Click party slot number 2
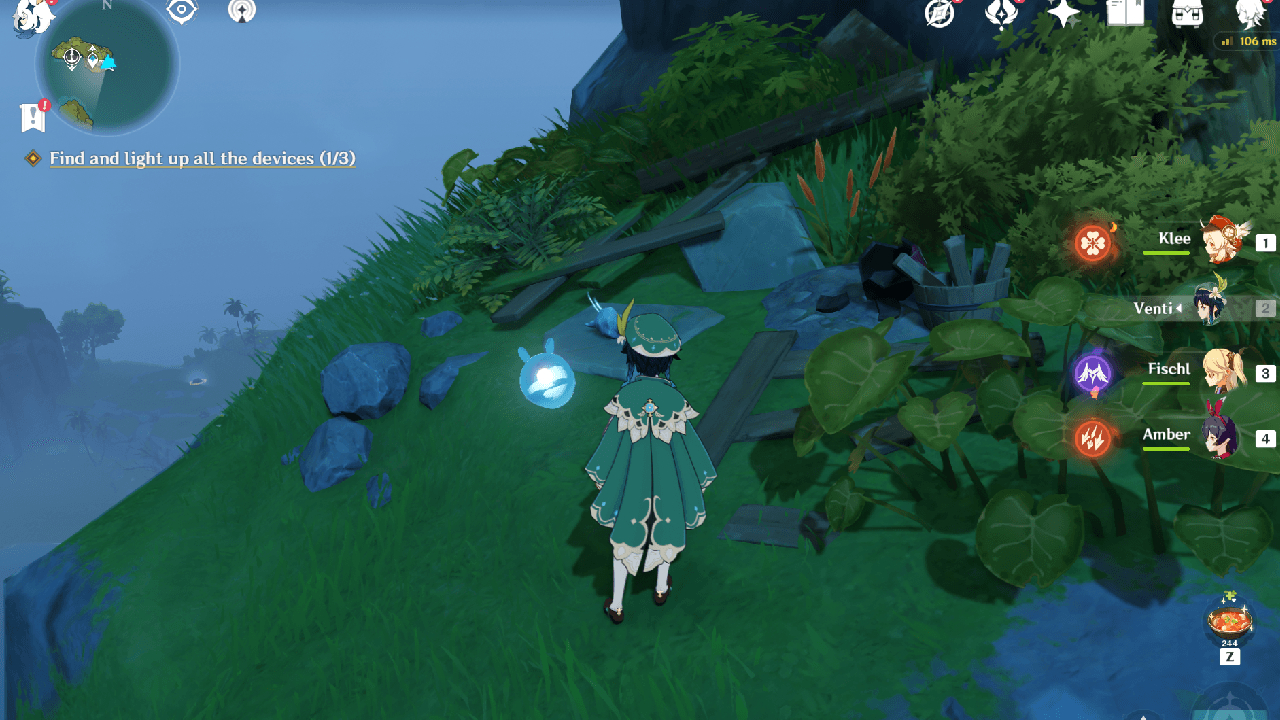 coord(1264,308)
